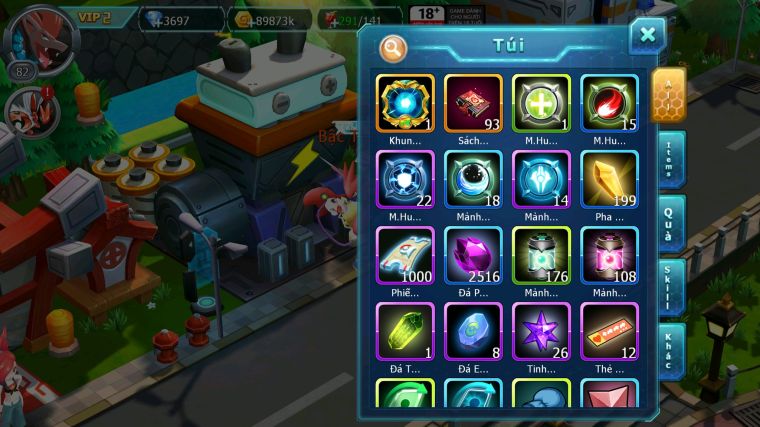The height and width of the screenshot is (427, 760).
Task: Pick the pink canister Mảnh item (108)
Action: [x=609, y=255]
